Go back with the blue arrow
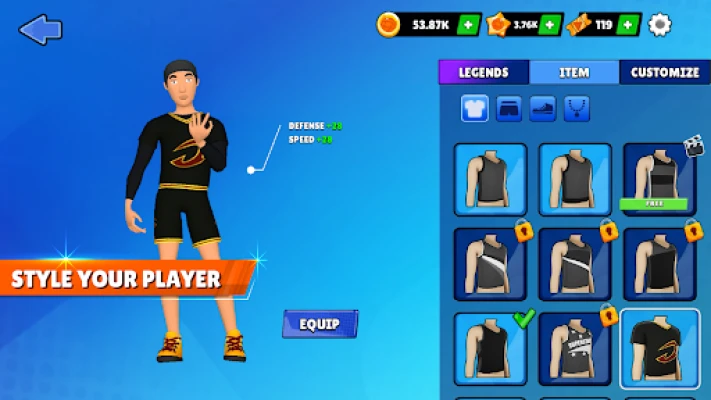 [x=40, y=29]
